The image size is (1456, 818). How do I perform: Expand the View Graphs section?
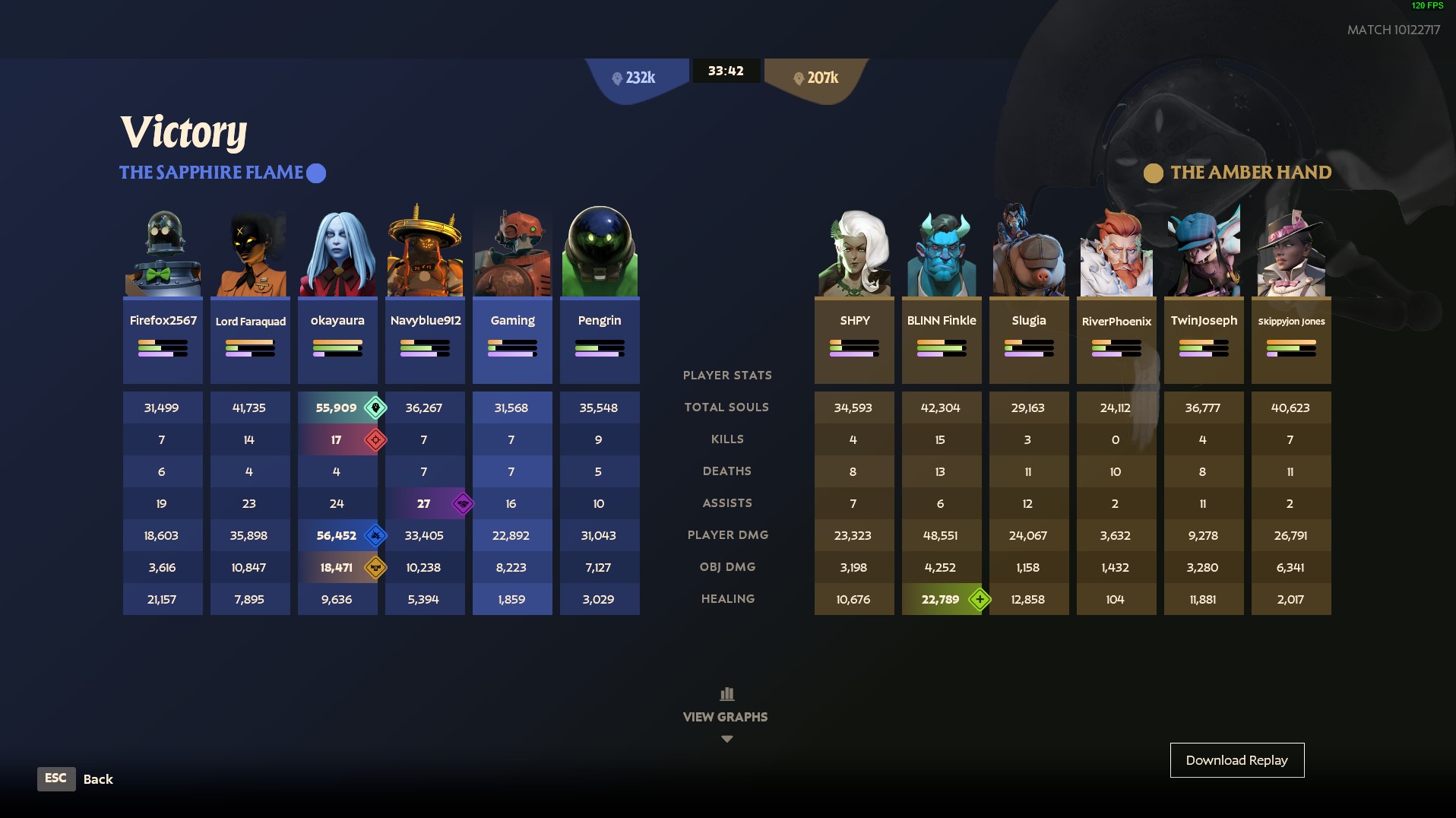(726, 716)
